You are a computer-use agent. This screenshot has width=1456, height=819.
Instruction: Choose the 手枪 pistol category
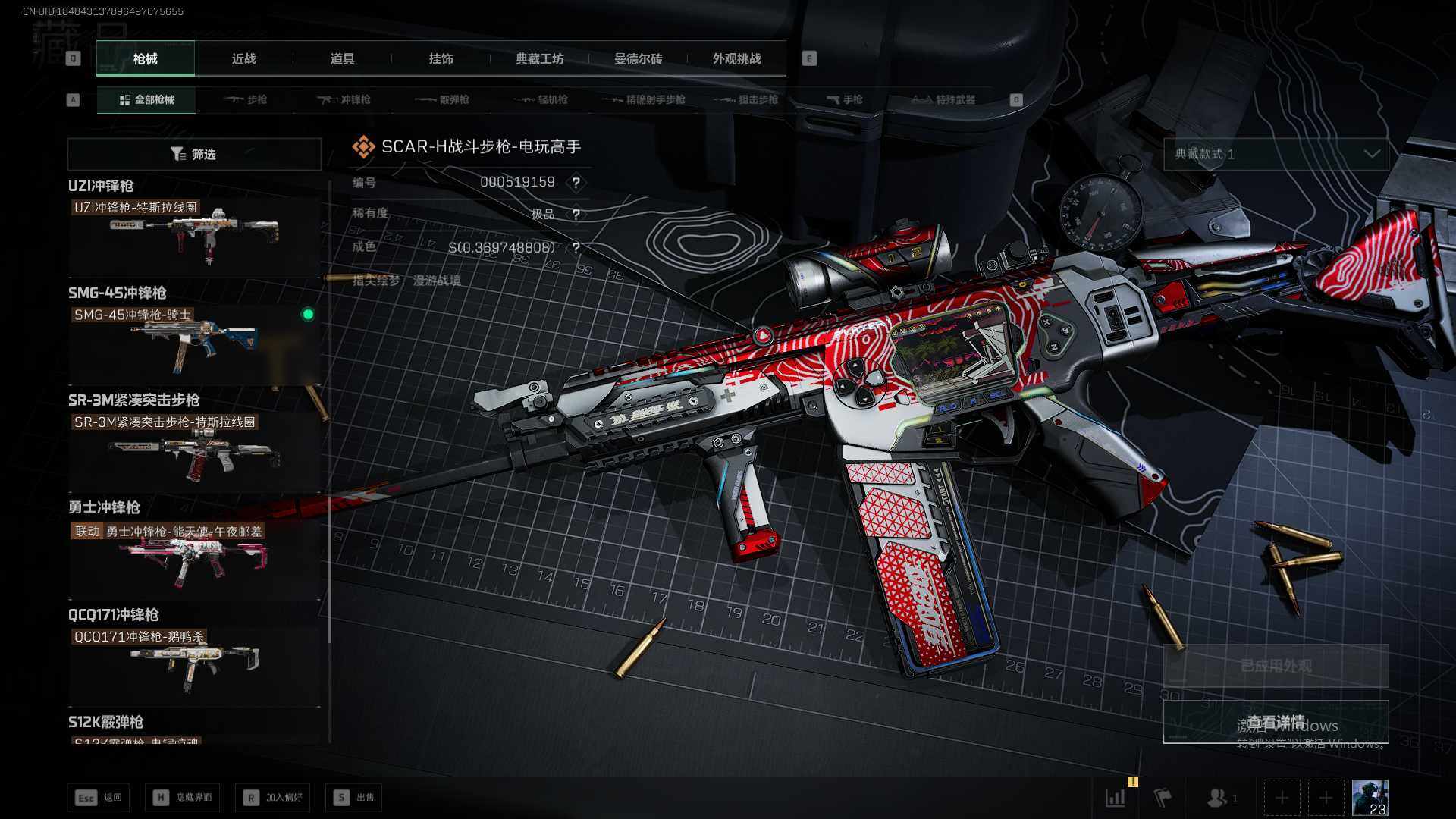click(x=844, y=99)
